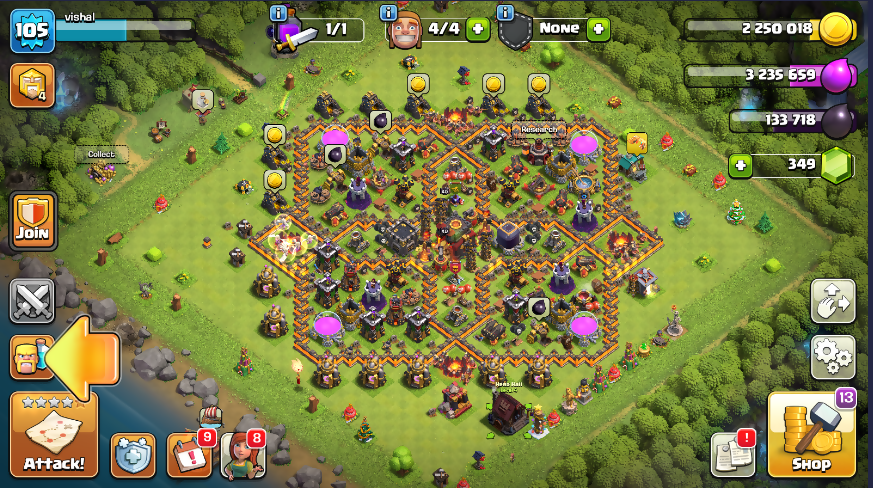This screenshot has width=873, height=488.
Task: Open the villager icon with 8 badge
Action: coord(241,455)
